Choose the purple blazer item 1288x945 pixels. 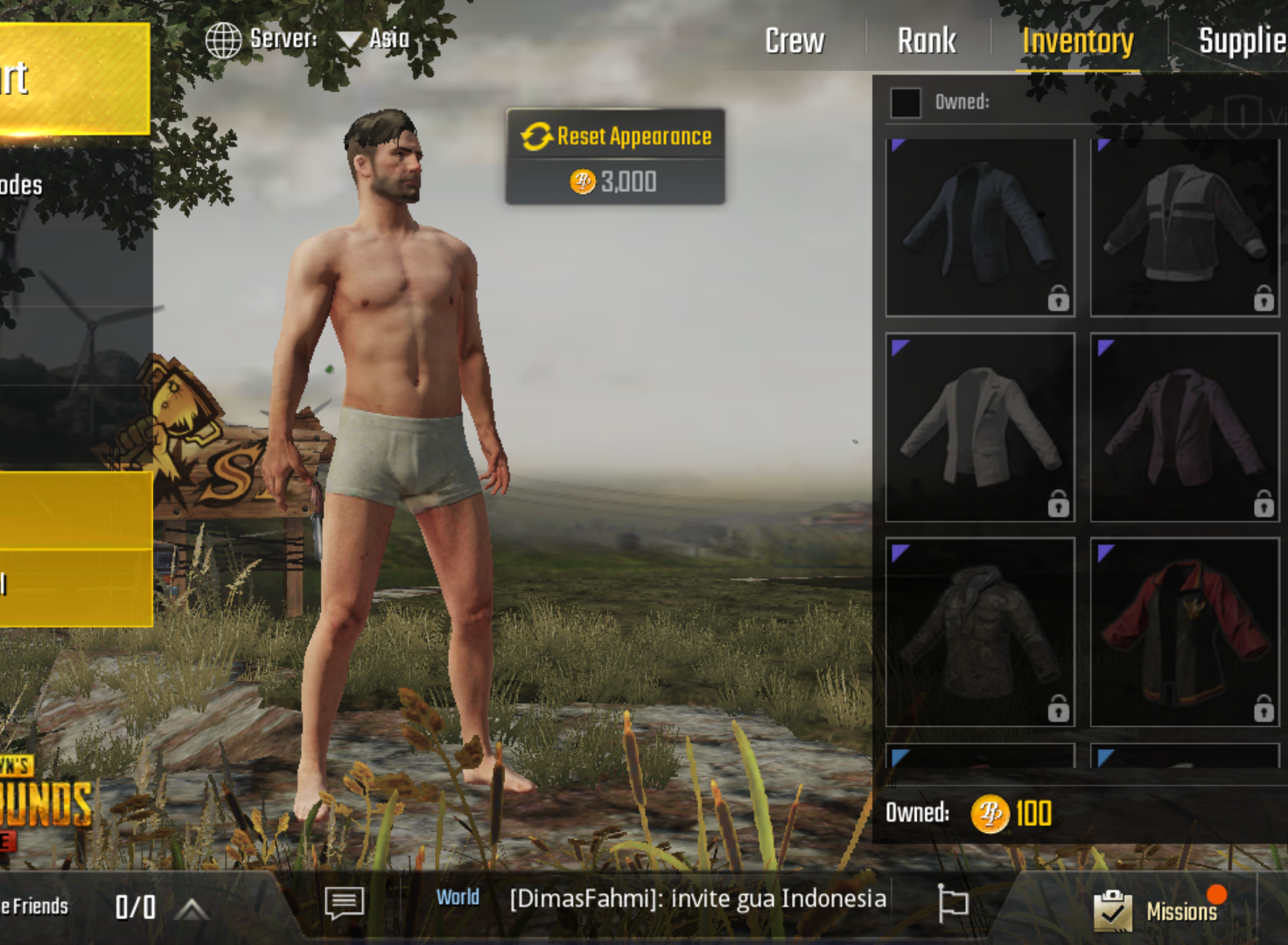coord(1185,427)
